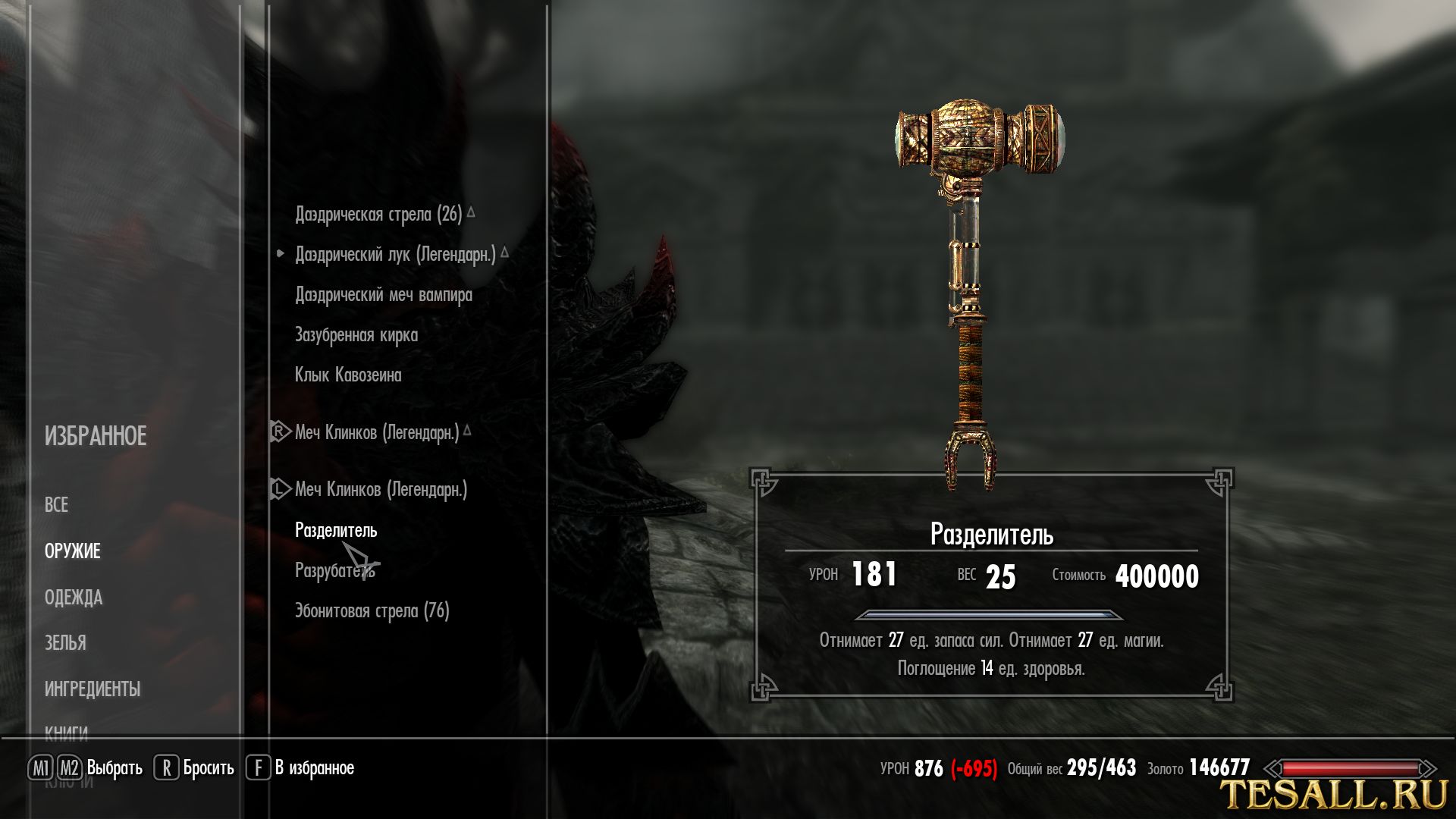Select the Разделитель hammer entry
Viewport: 1456px width, 819px height.
tap(335, 530)
